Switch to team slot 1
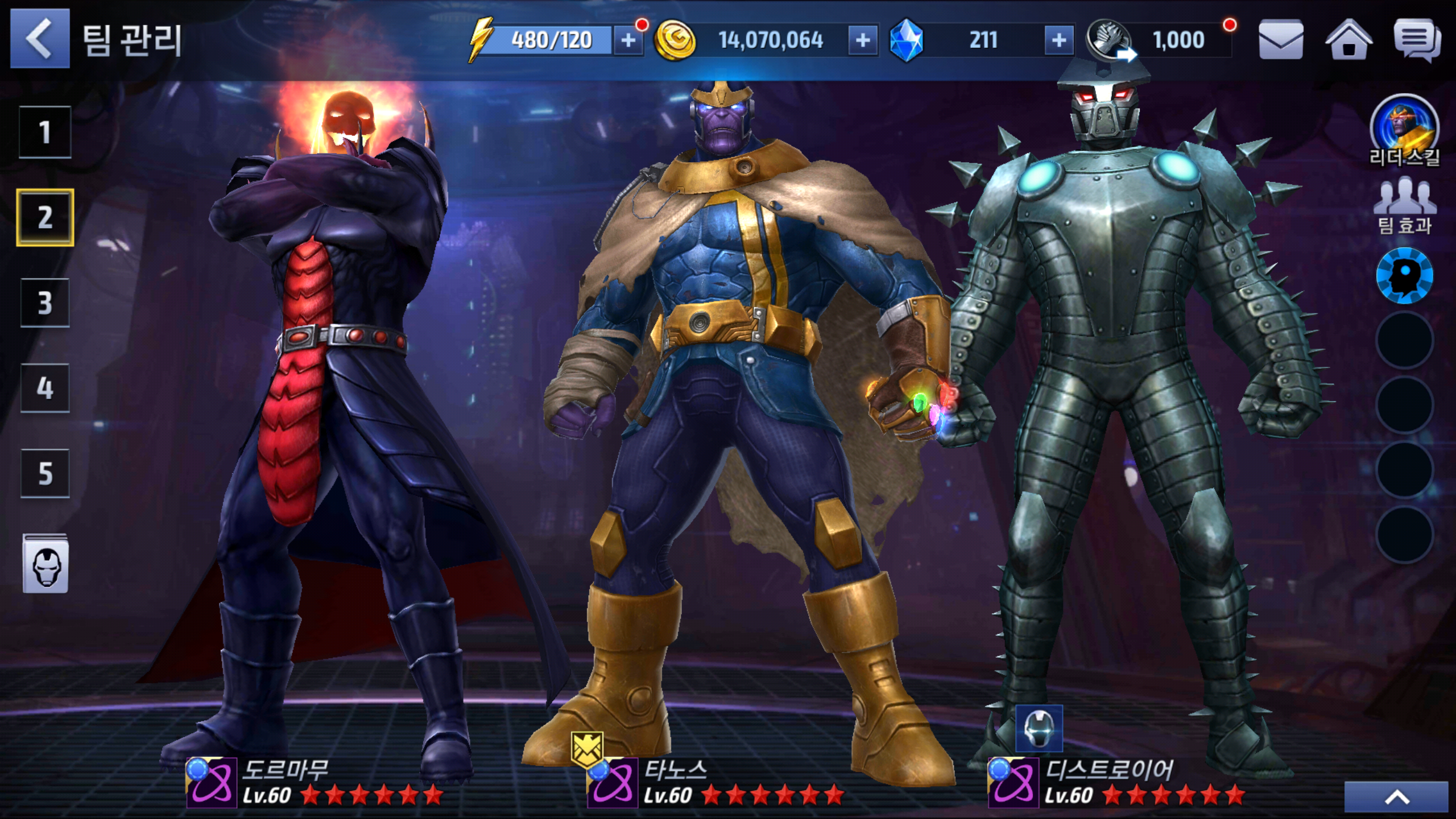The height and width of the screenshot is (819, 1456). point(45,132)
